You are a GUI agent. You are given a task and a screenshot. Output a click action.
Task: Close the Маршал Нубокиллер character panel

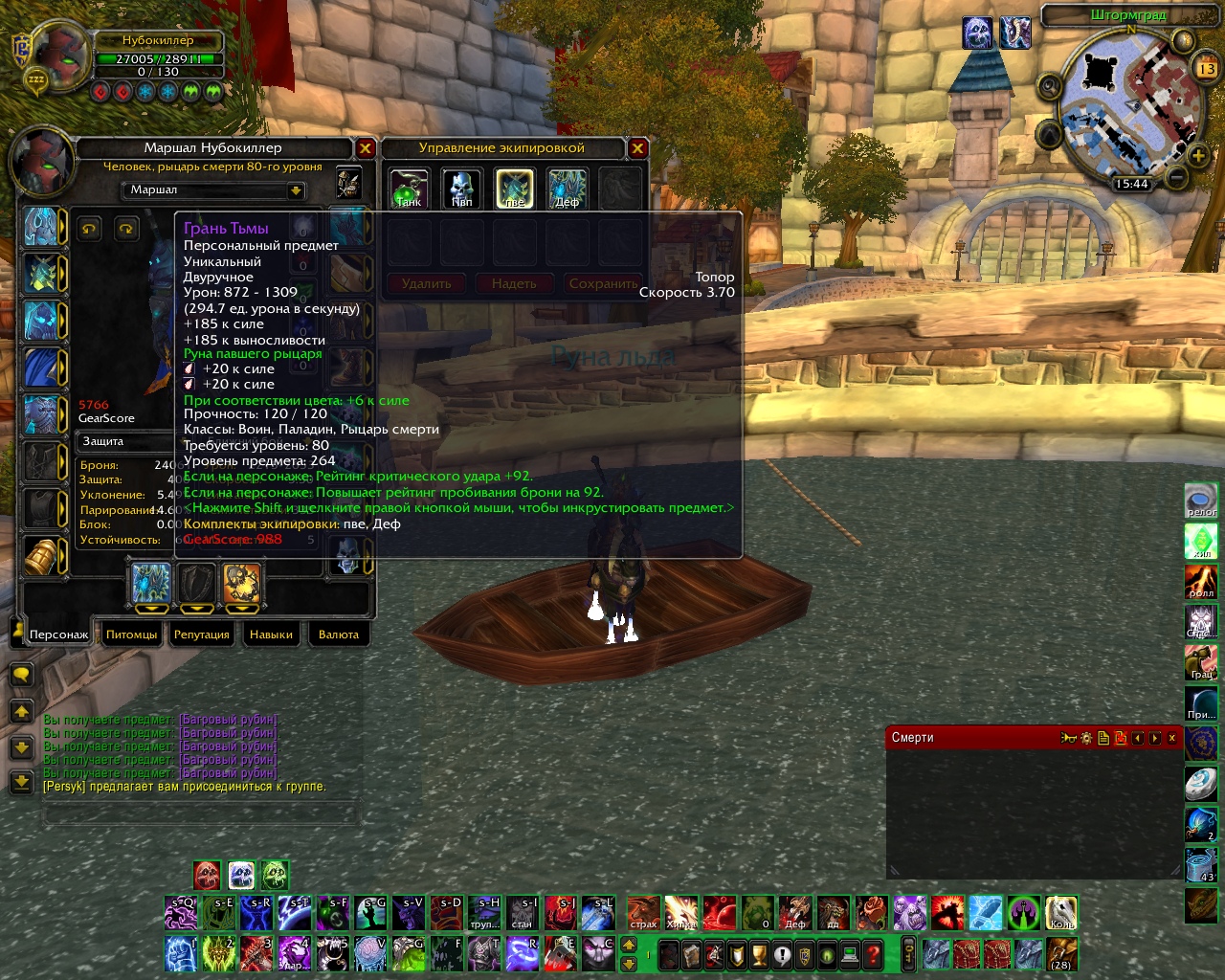[x=365, y=148]
